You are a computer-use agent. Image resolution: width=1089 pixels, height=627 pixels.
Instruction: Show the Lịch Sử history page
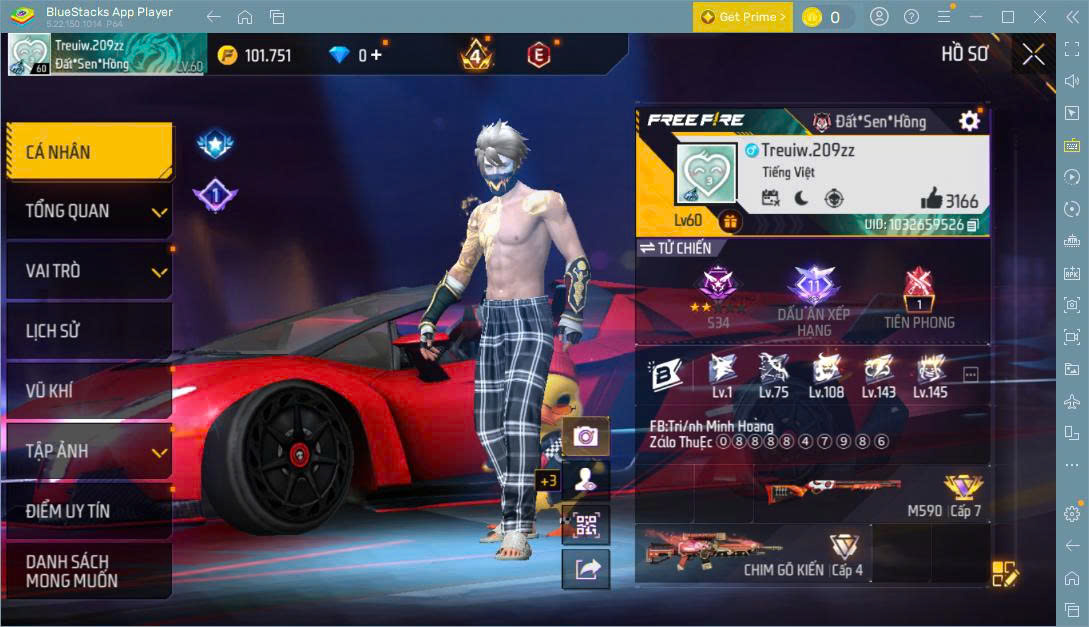[x=88, y=331]
